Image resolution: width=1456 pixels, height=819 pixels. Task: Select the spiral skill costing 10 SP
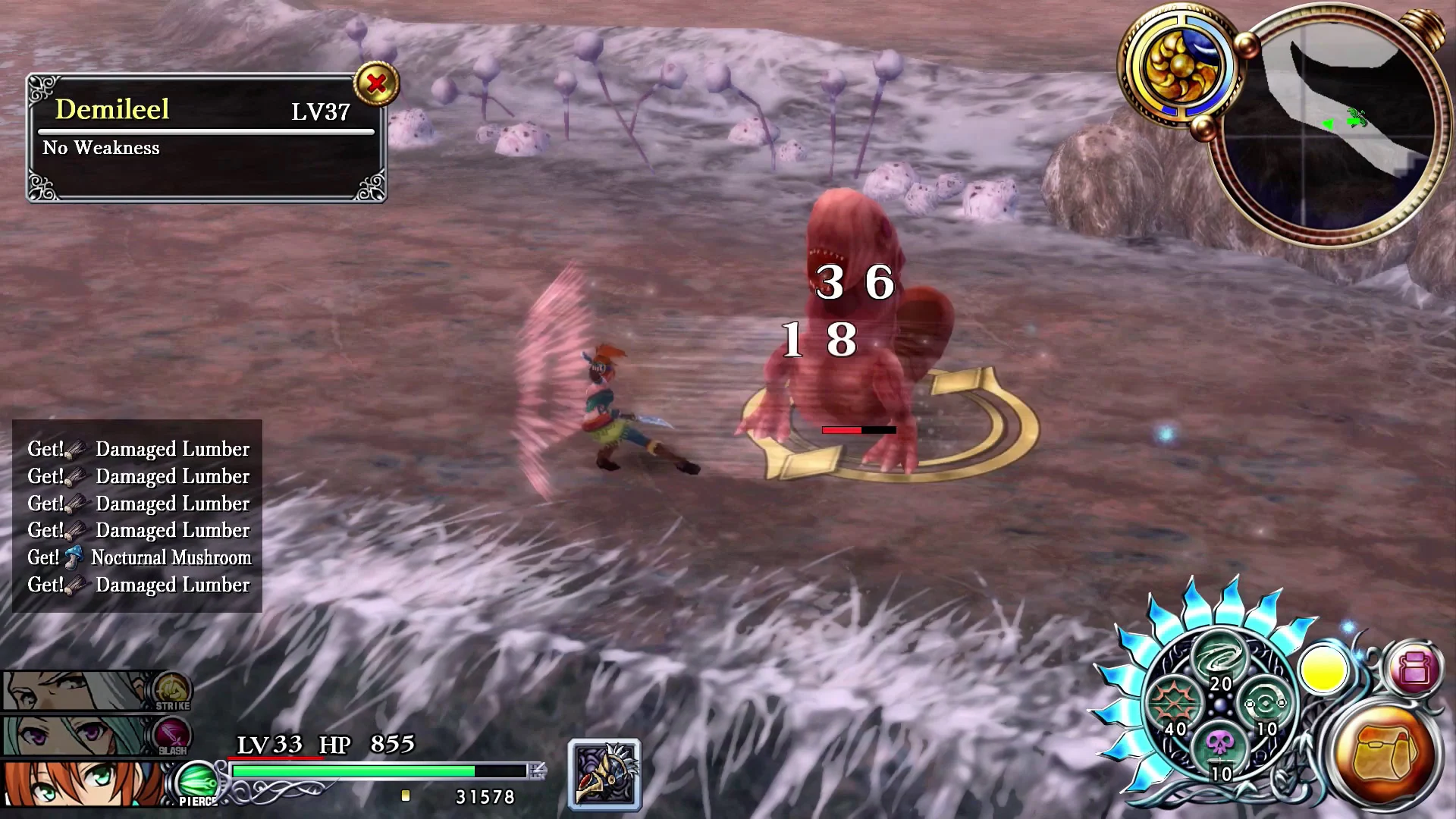point(1267,705)
